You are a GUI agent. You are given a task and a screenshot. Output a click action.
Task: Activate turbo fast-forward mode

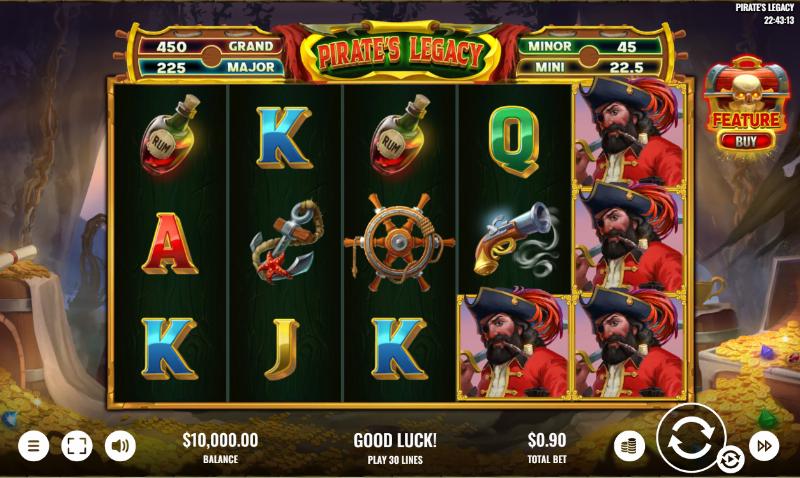[x=764, y=445]
